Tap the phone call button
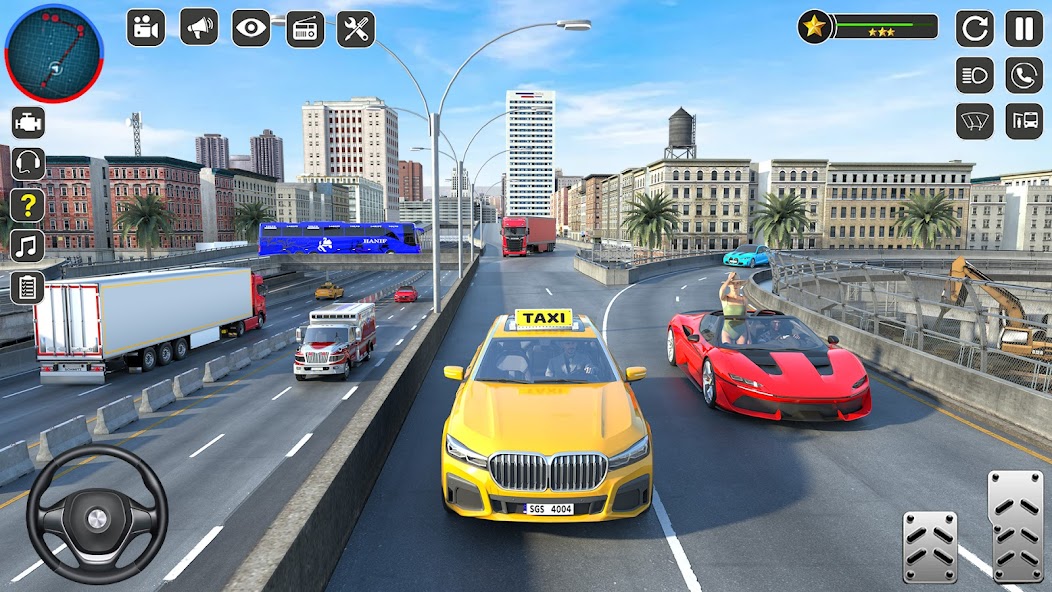The height and width of the screenshot is (592, 1052). point(1024,75)
